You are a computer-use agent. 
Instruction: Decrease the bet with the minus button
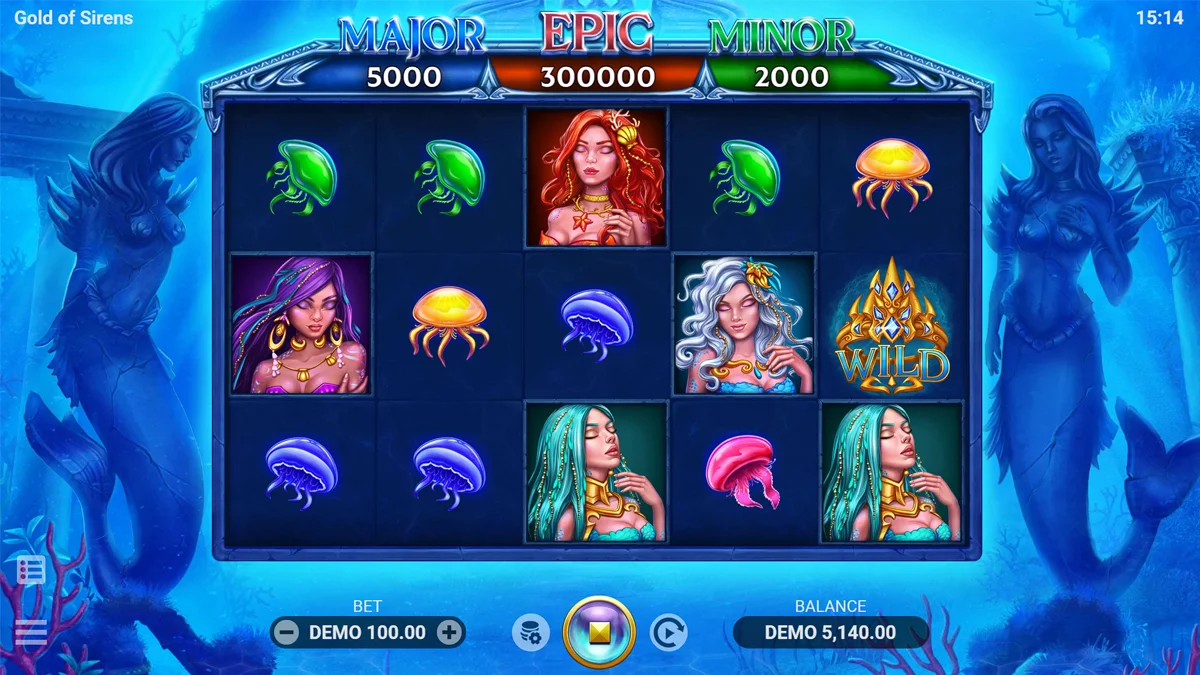286,632
